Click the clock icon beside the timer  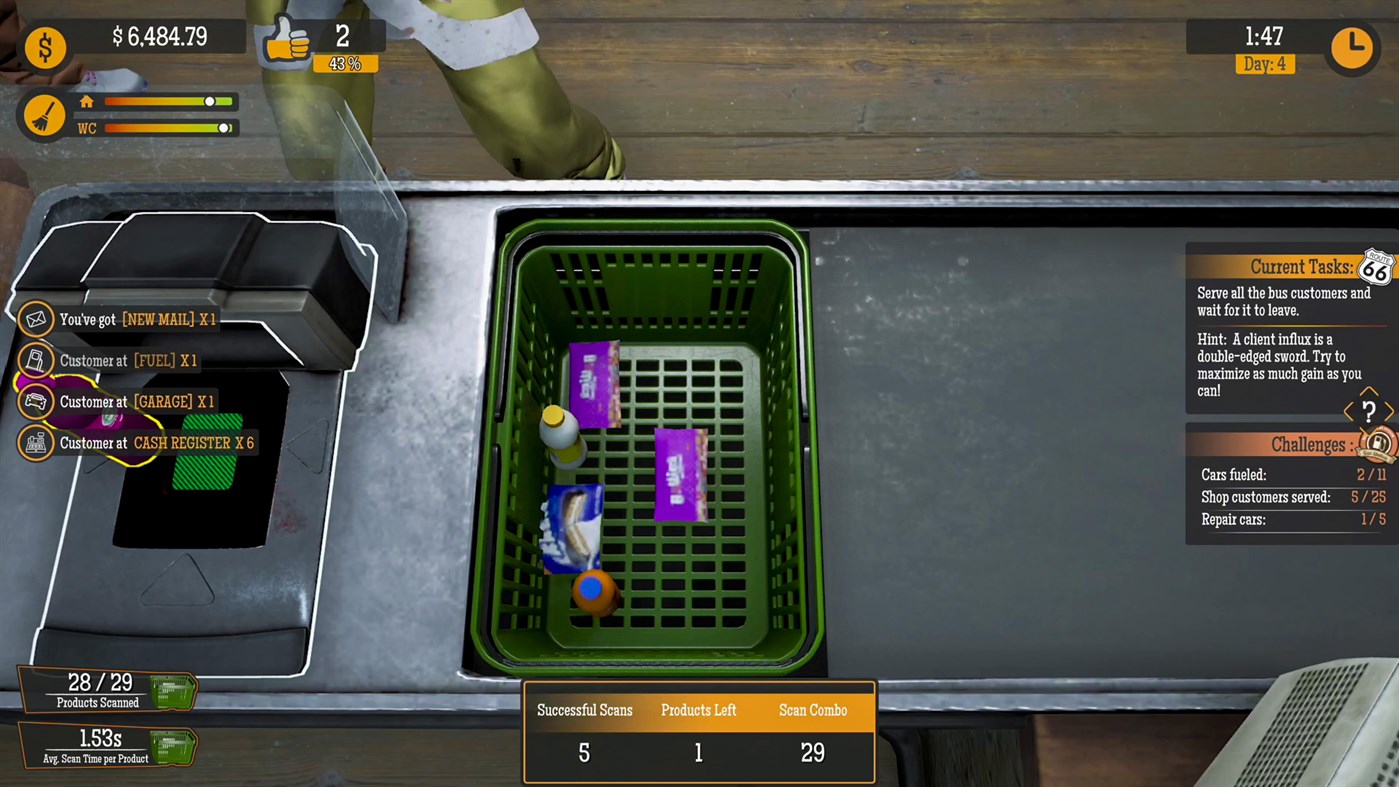1352,47
